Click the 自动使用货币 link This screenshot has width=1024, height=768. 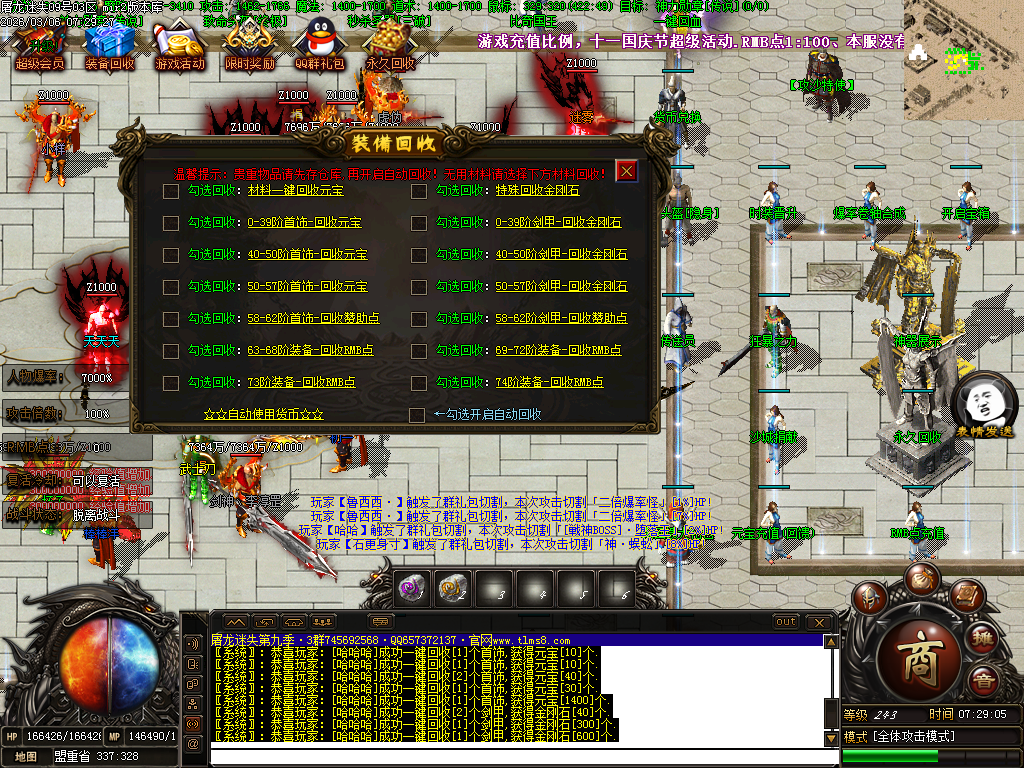click(263, 414)
